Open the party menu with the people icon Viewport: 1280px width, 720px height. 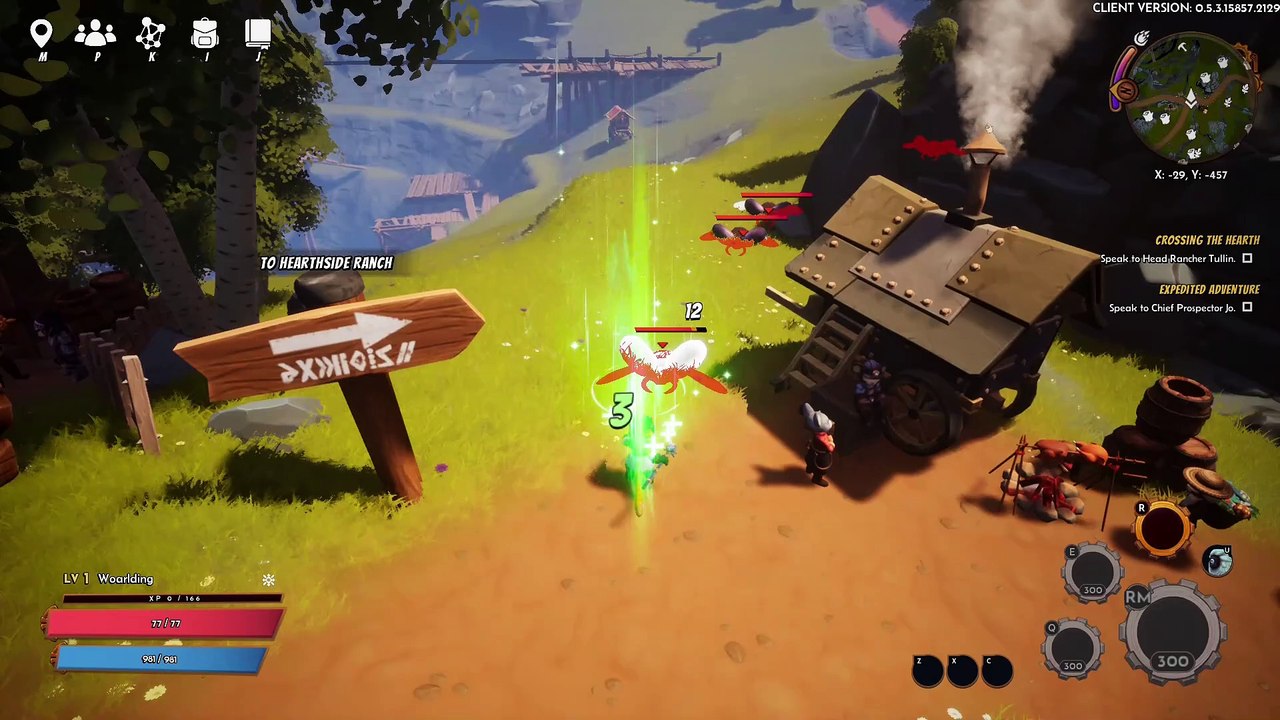tap(95, 35)
